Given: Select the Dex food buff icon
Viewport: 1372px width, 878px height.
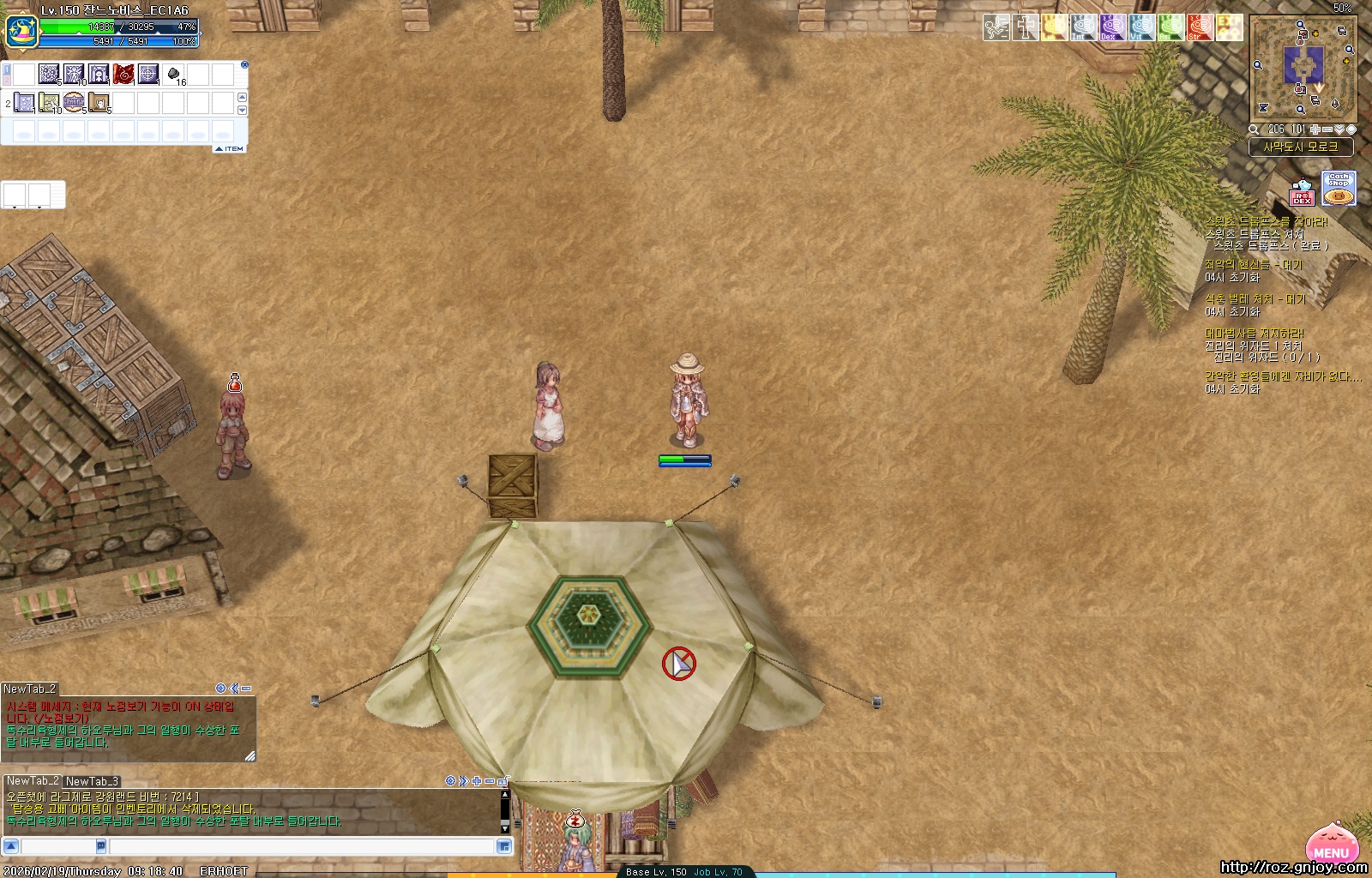Looking at the screenshot, I should point(1112,27).
